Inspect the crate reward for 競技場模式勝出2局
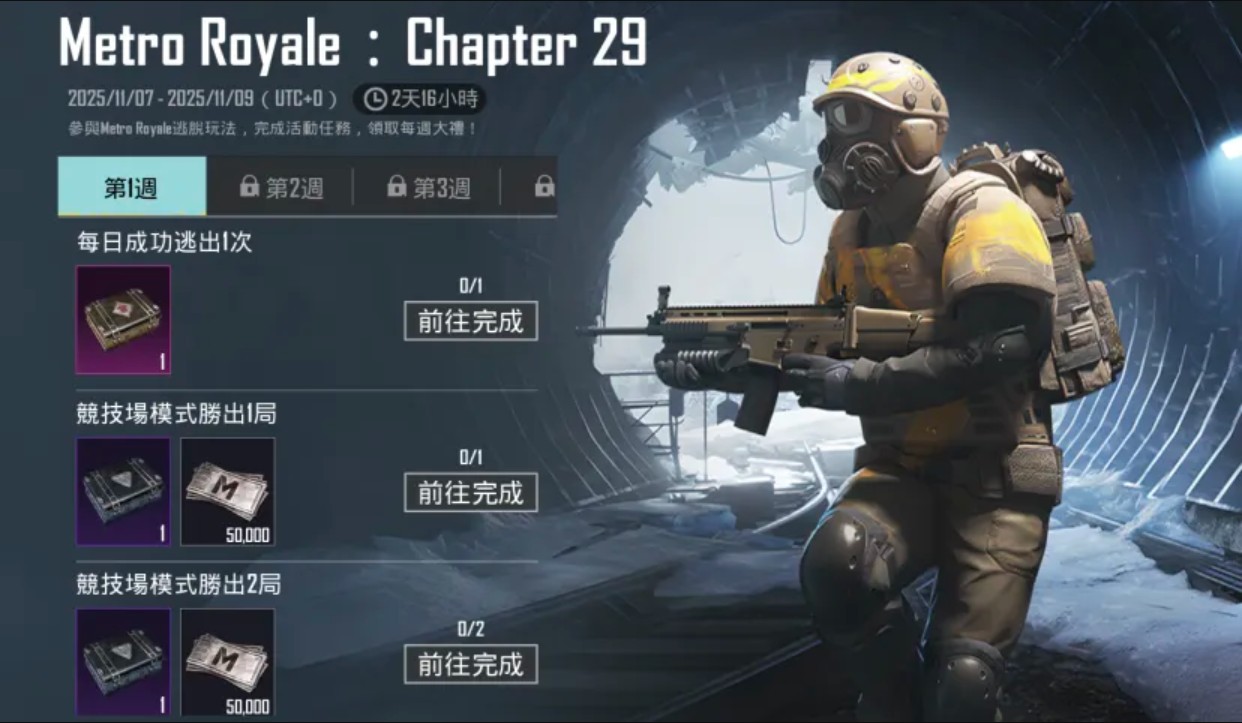Viewport: 1242px width, 723px height. click(124, 662)
